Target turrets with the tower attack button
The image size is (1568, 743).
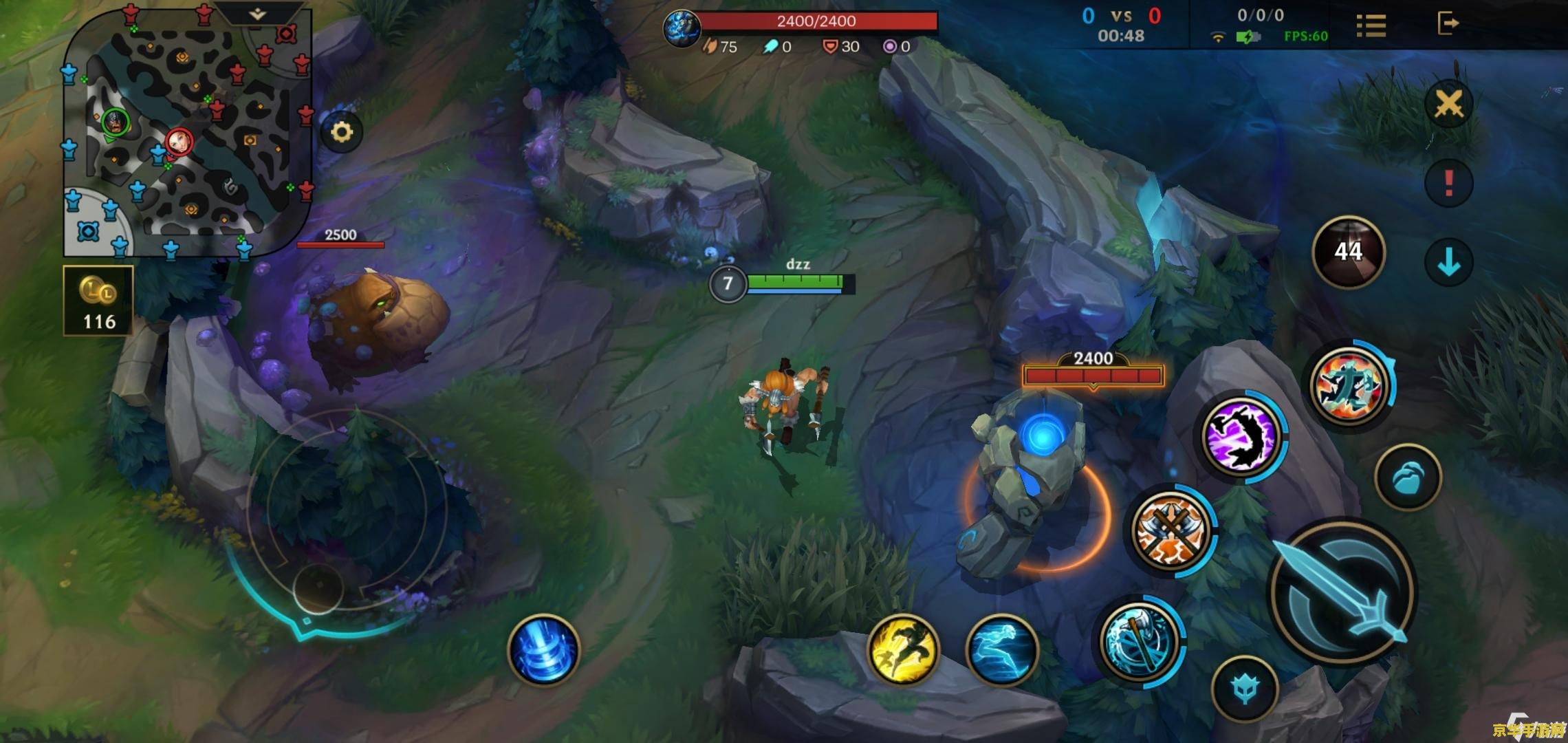1245,688
